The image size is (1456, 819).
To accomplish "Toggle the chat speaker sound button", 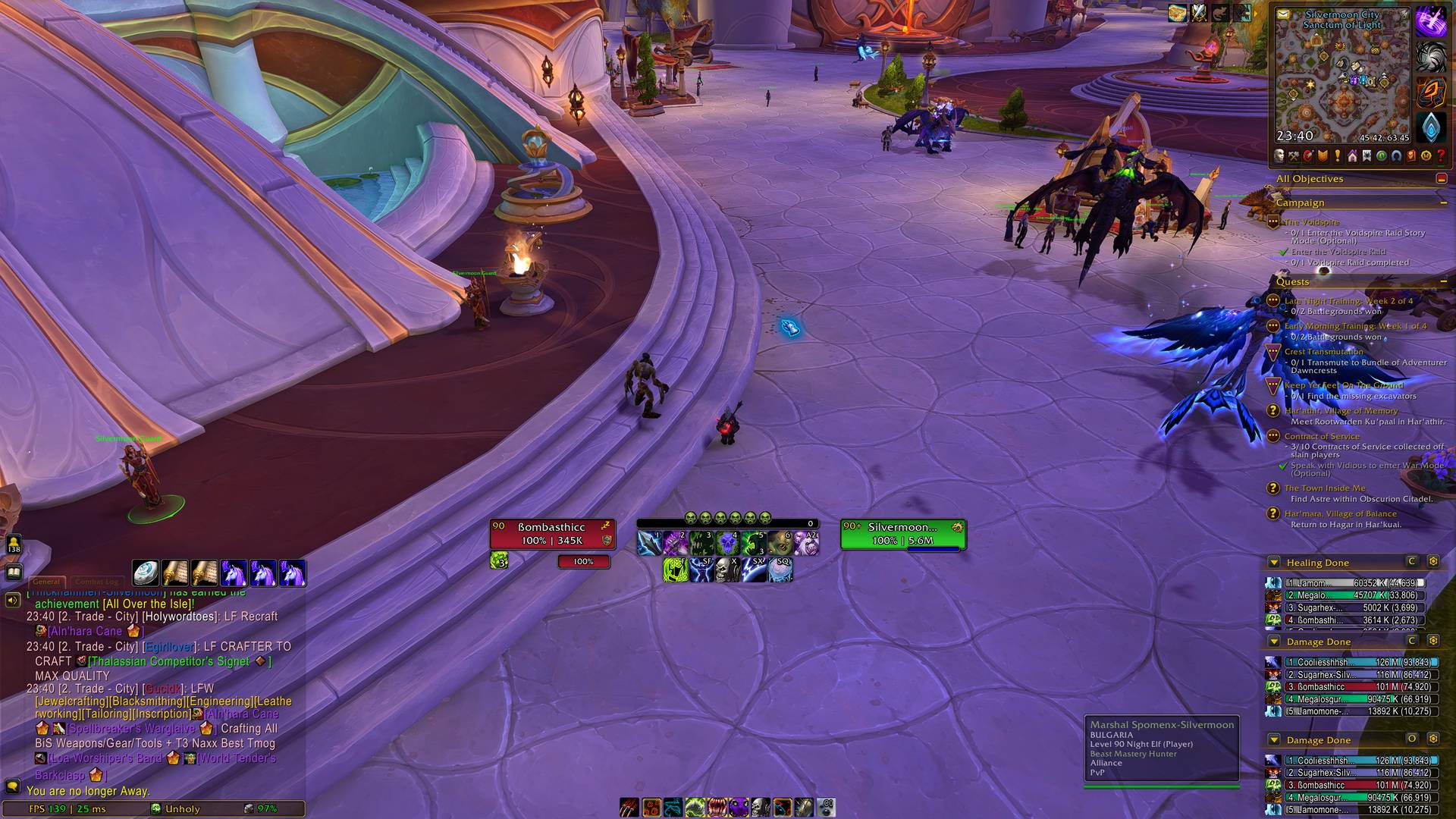I will pyautogui.click(x=13, y=601).
